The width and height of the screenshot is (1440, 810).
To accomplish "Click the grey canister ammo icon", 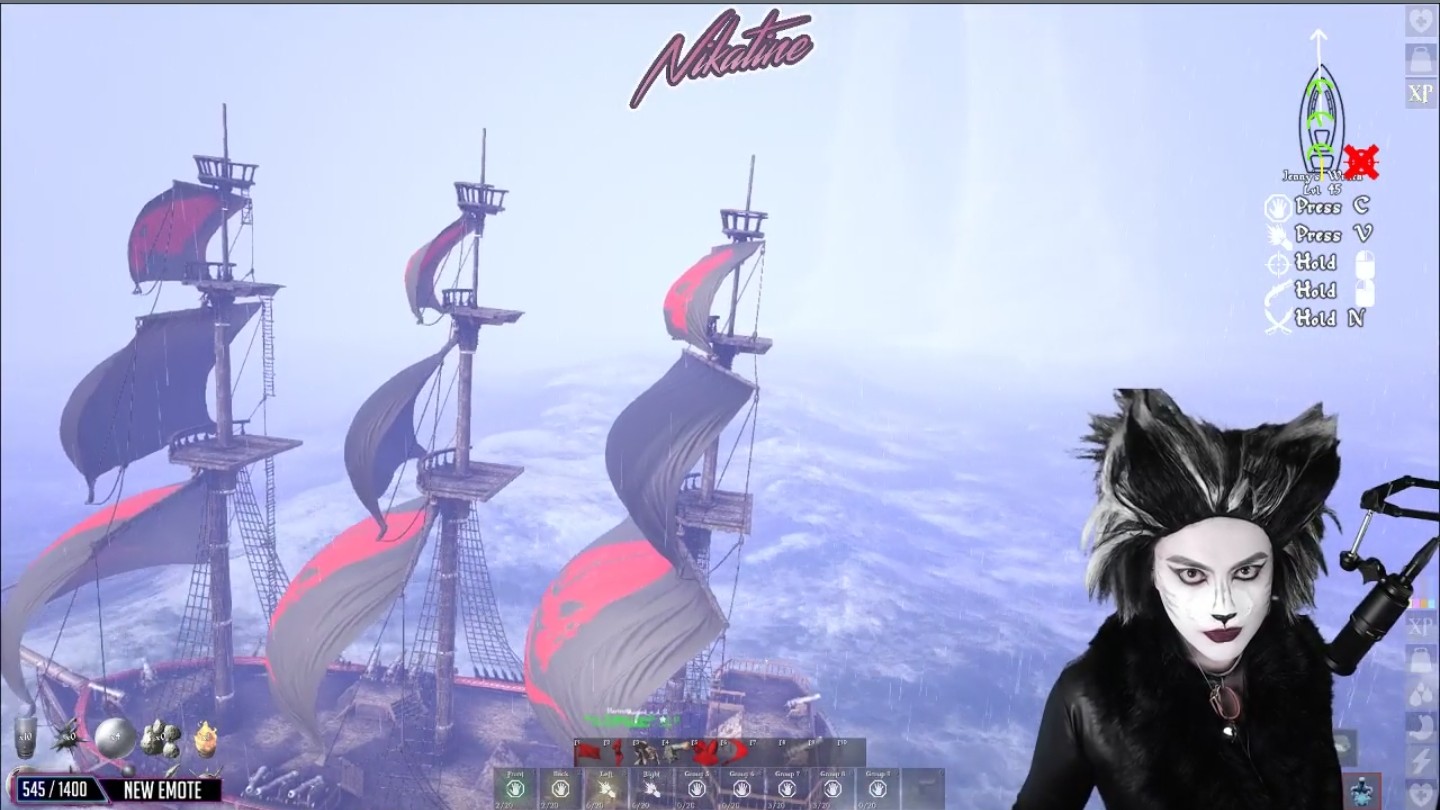I will (x=25, y=738).
